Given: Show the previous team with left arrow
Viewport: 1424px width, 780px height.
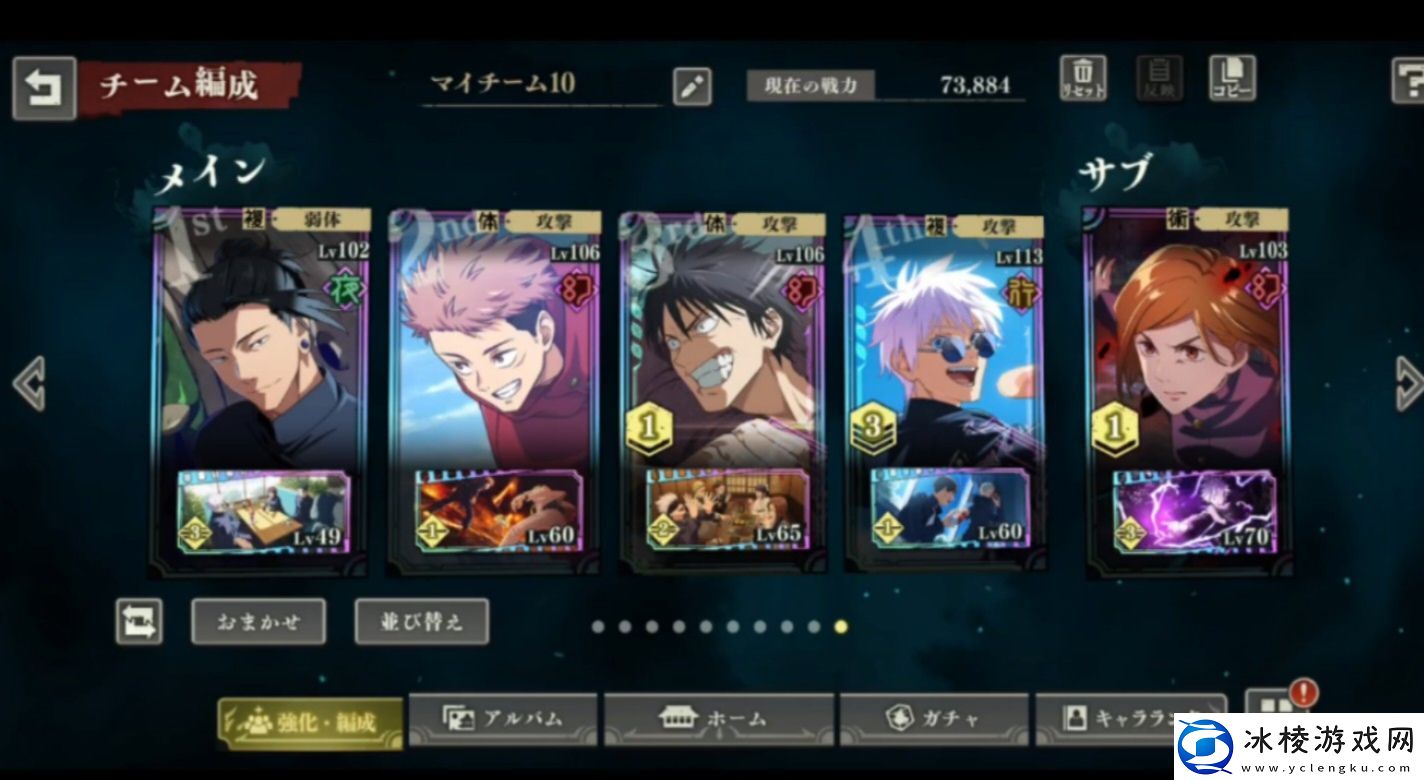Looking at the screenshot, I should tap(28, 383).
